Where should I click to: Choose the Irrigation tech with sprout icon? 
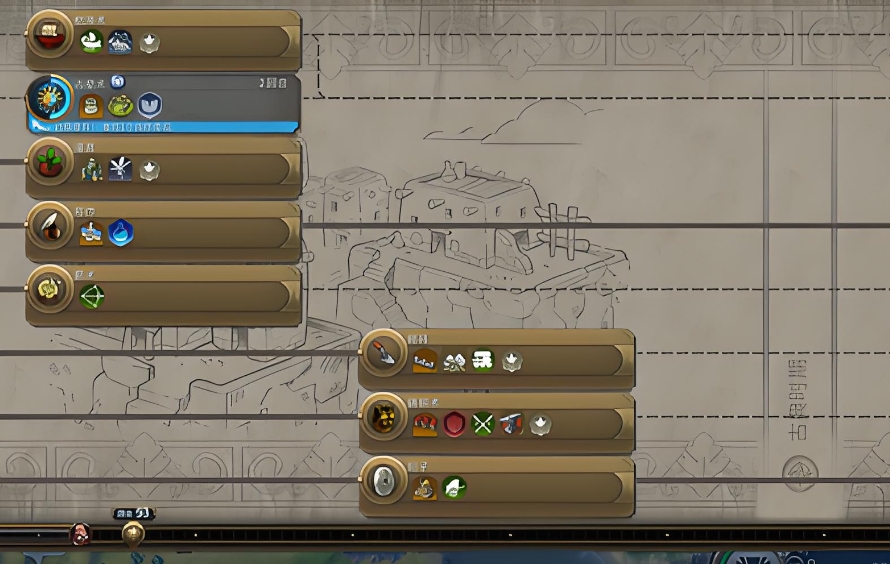pyautogui.click(x=48, y=163)
